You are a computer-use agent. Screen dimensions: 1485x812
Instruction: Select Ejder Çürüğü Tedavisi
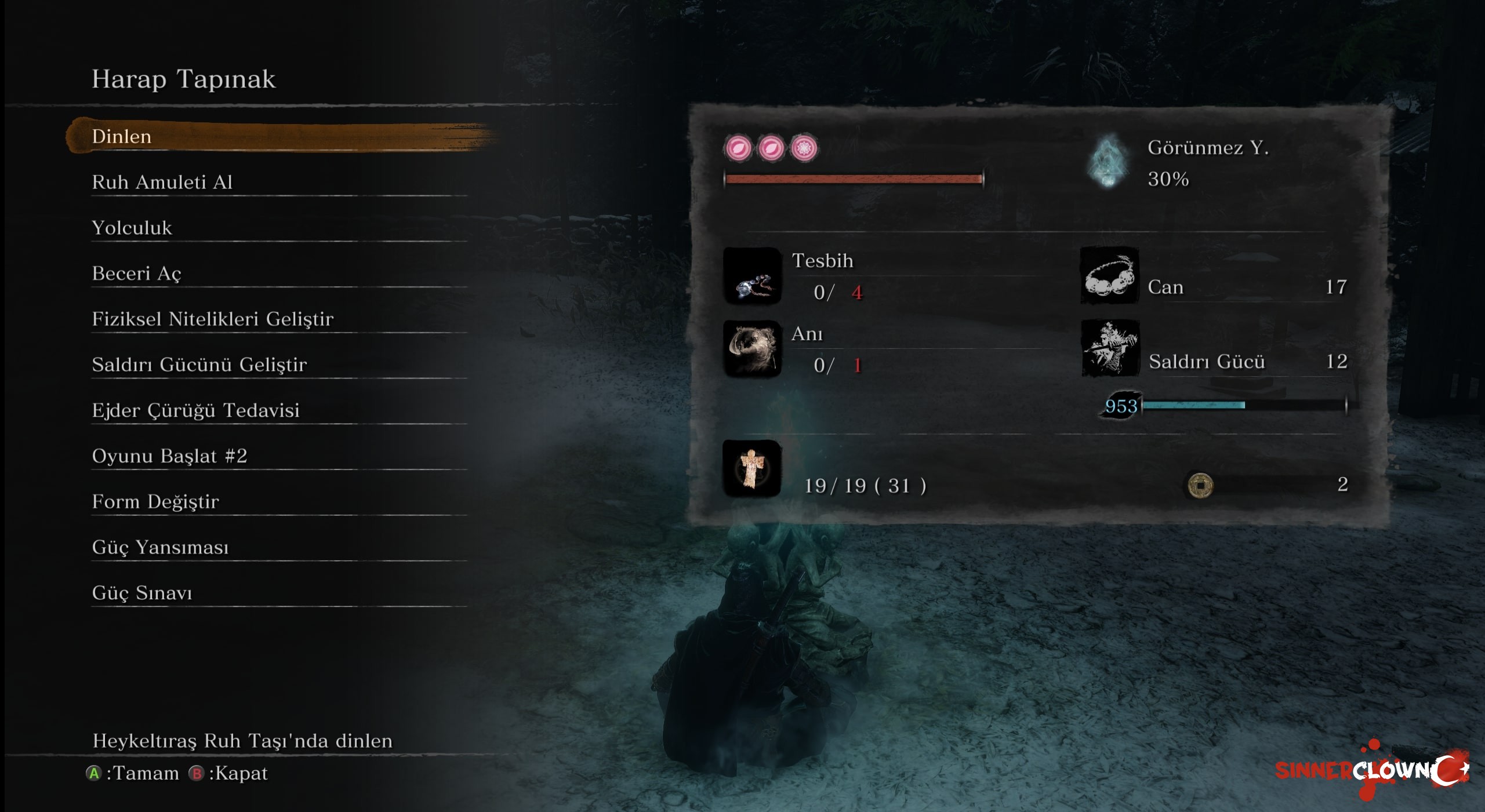click(196, 410)
